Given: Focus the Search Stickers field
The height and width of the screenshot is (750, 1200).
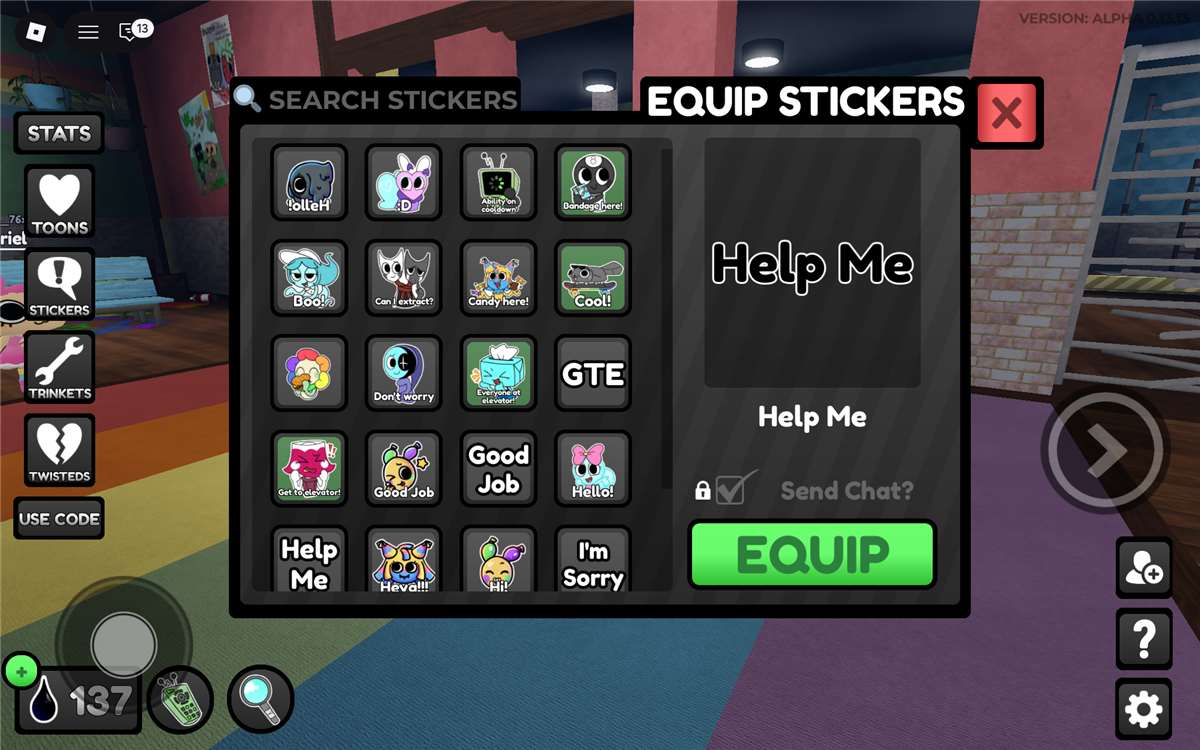Looking at the screenshot, I should point(390,100).
